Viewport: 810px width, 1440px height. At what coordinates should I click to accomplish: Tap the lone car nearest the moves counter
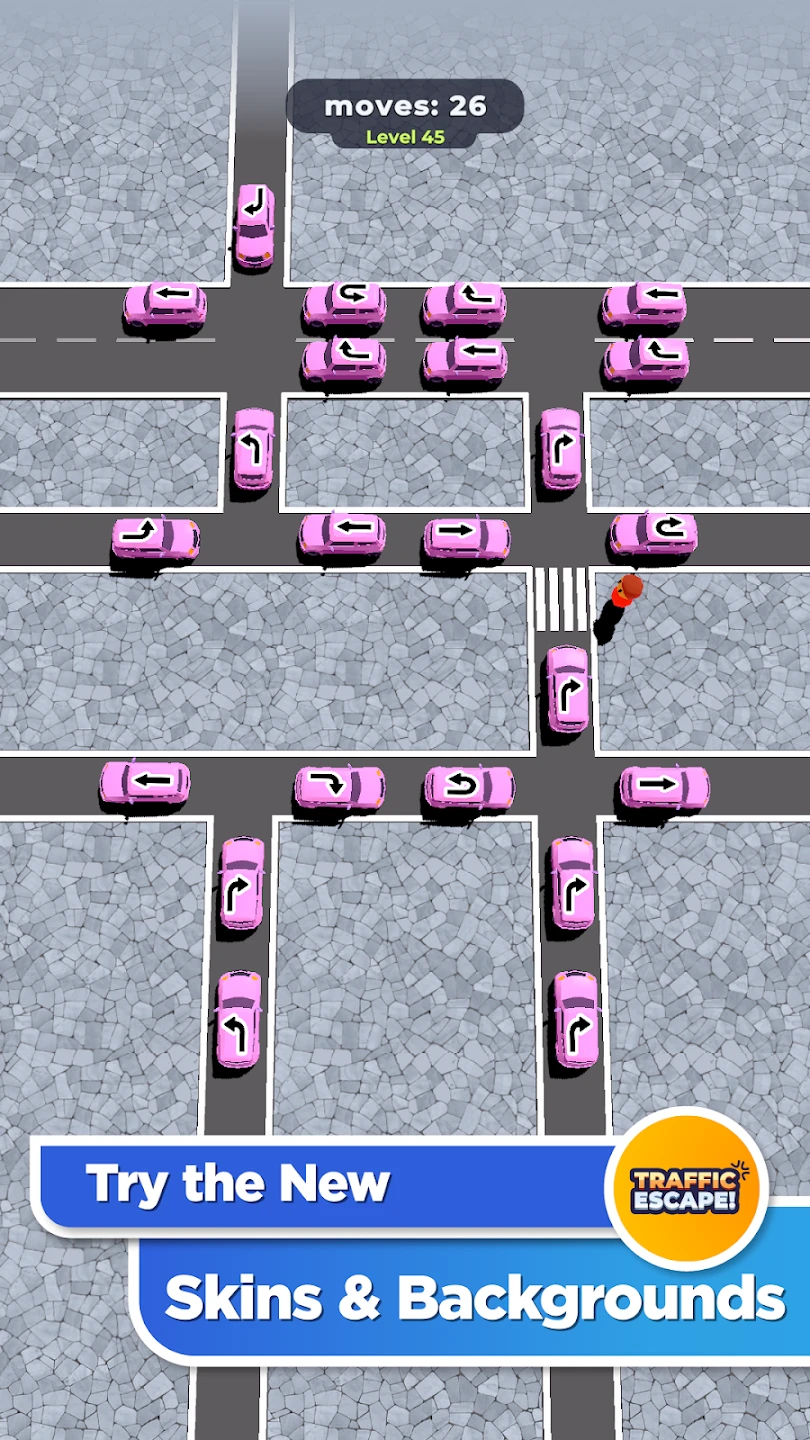coord(254,226)
